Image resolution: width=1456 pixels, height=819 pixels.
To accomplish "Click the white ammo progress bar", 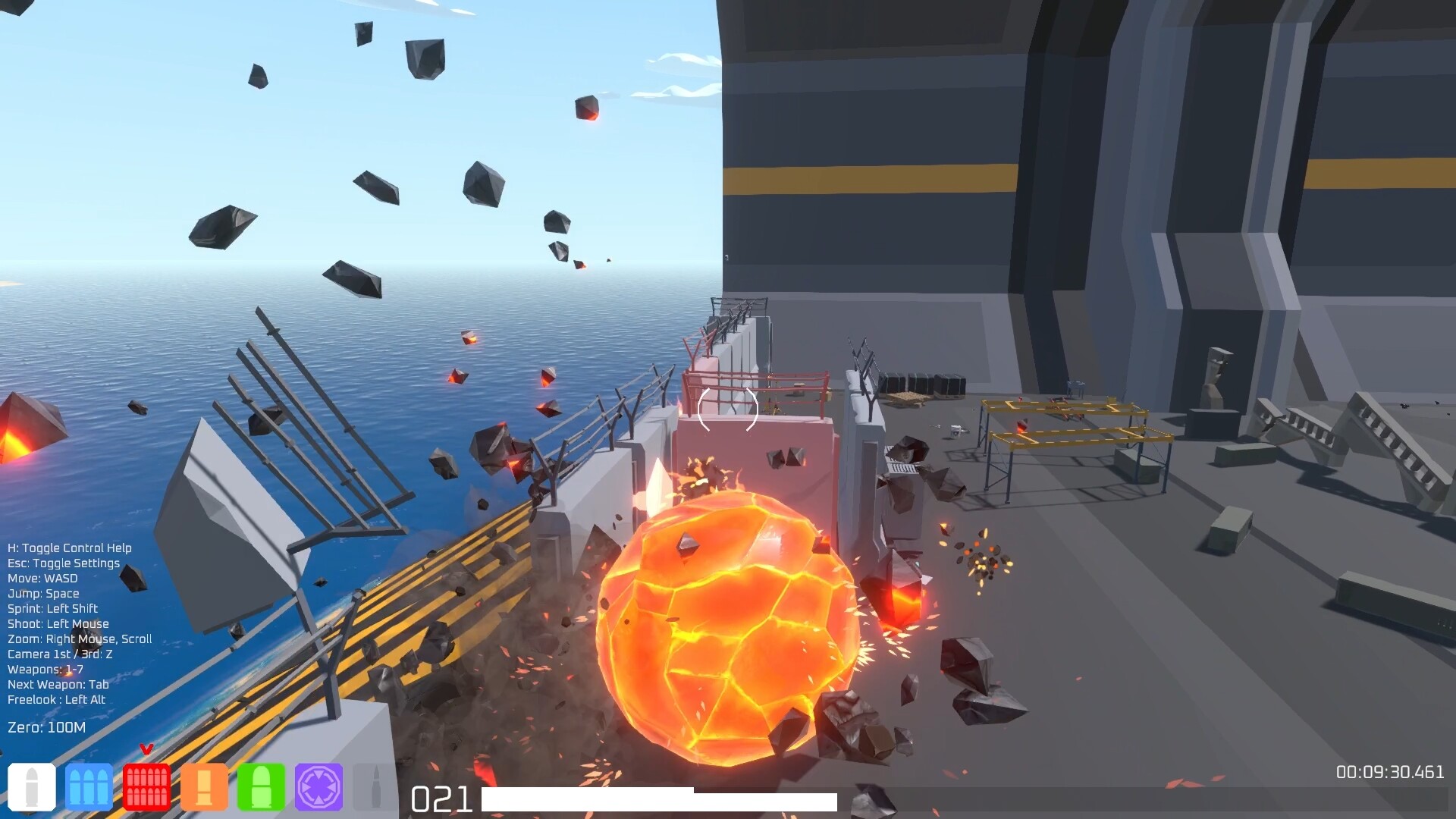I will point(658,800).
